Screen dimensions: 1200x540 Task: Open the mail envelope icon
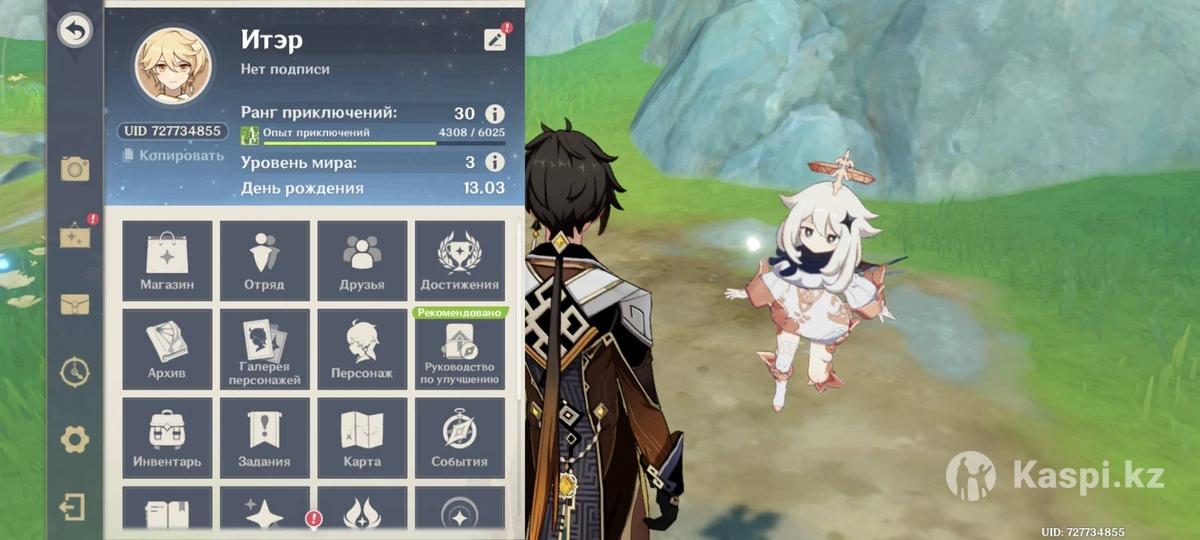pos(75,304)
